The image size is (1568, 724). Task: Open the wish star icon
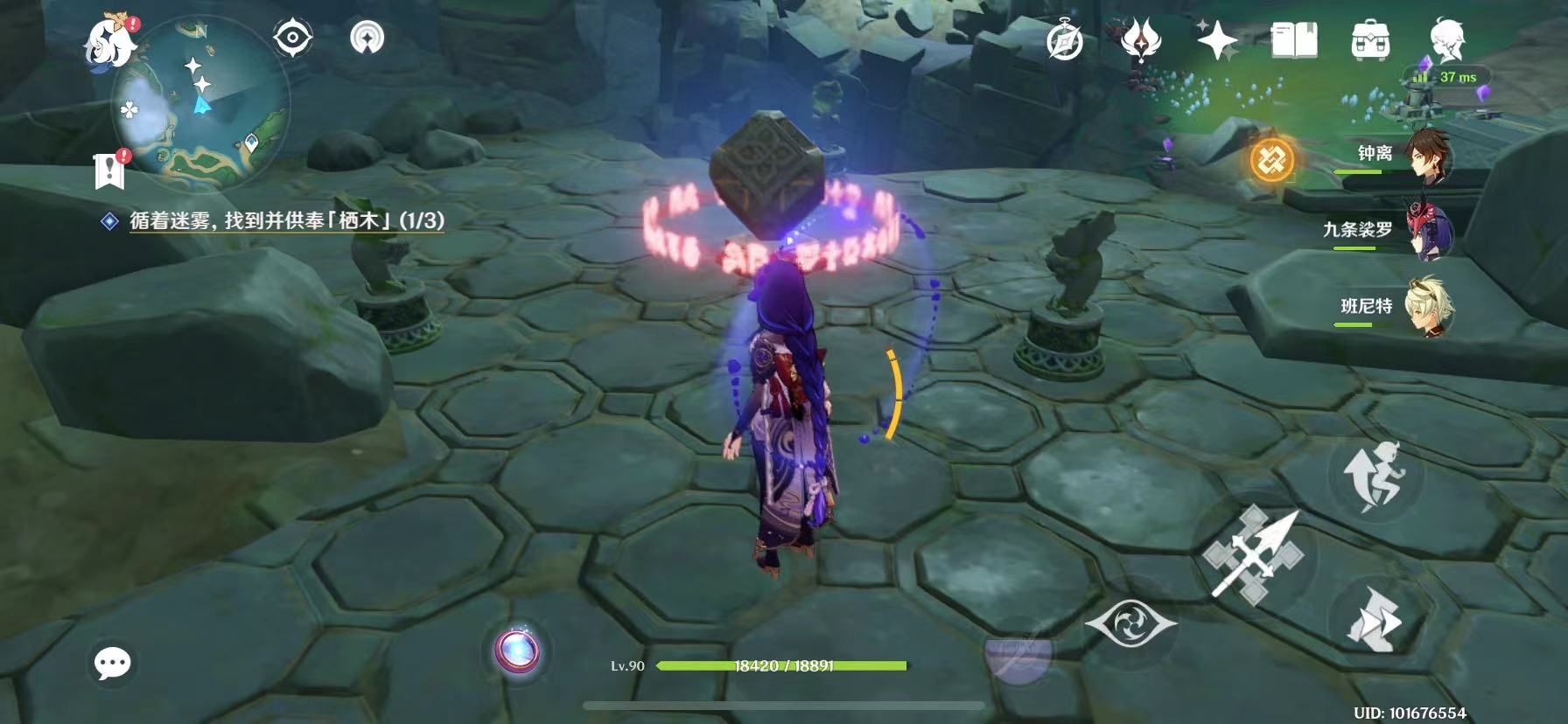[1217, 40]
